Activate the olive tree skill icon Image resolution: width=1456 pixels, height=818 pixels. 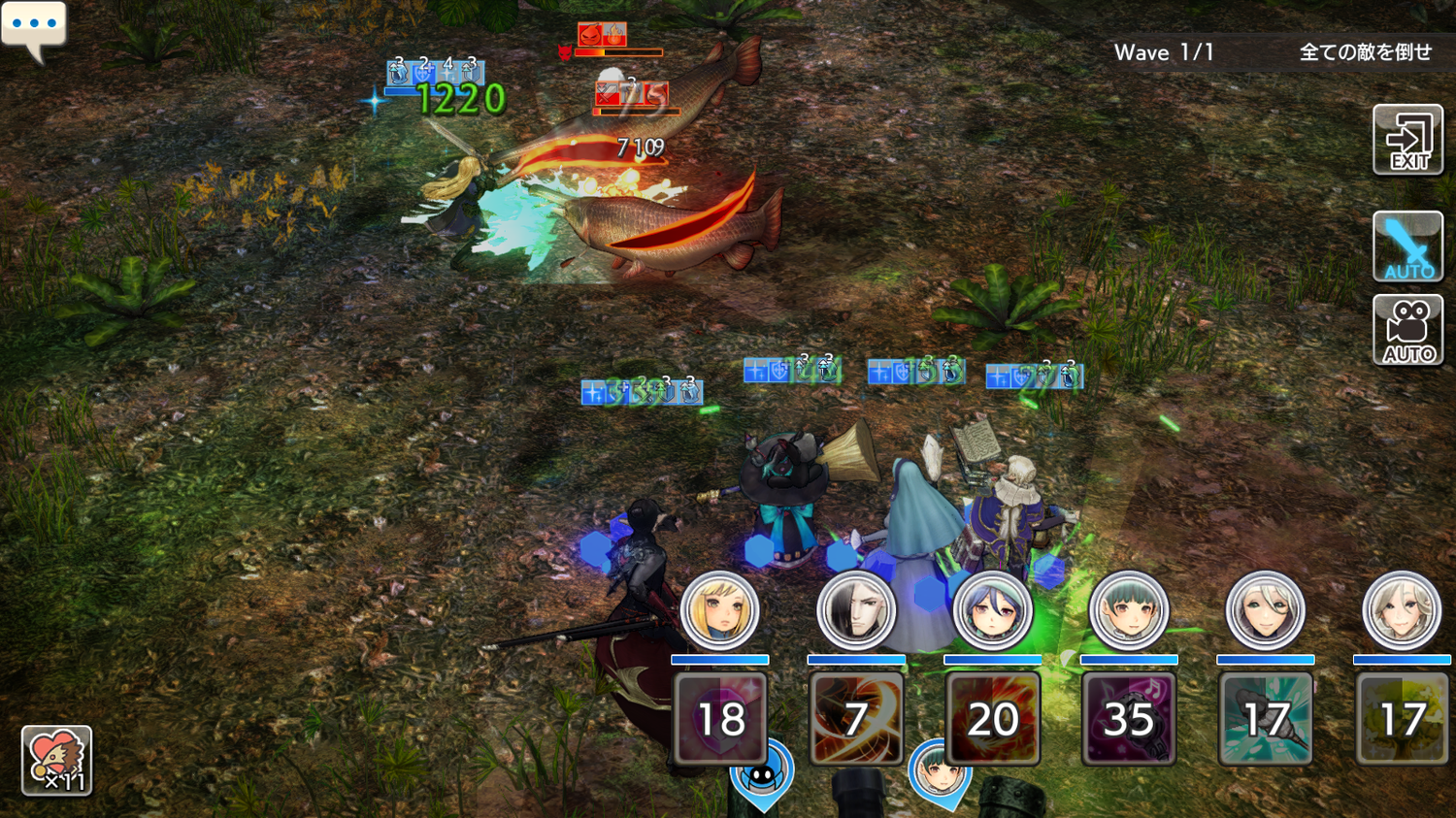point(1401,719)
